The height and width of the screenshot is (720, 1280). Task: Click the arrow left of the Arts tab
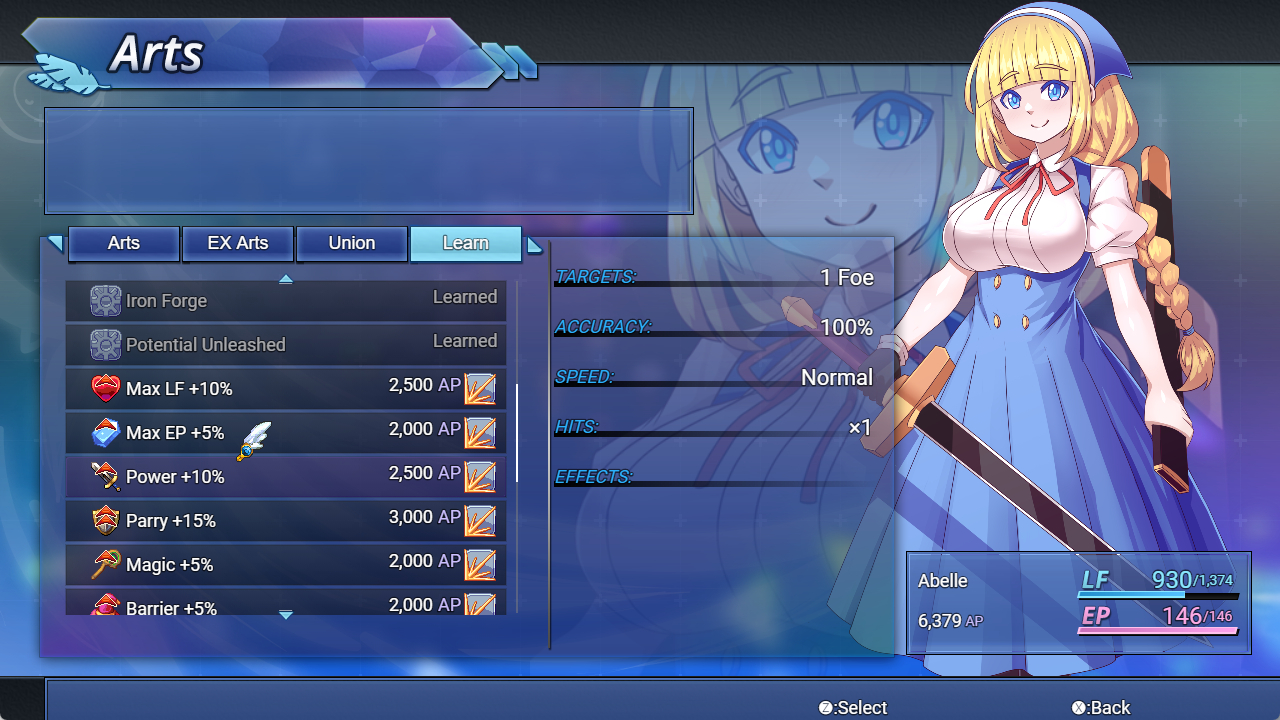point(55,243)
